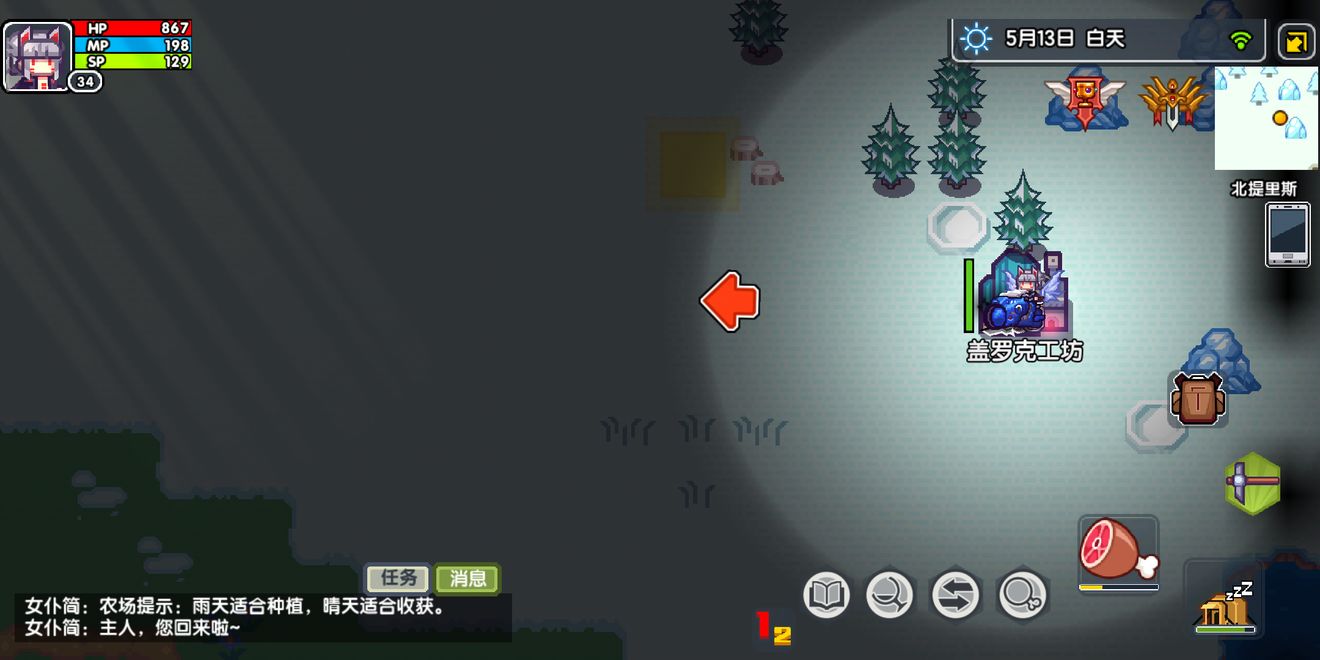
Task: Tap the round chat bubble button
Action: pyautogui.click(x=889, y=596)
